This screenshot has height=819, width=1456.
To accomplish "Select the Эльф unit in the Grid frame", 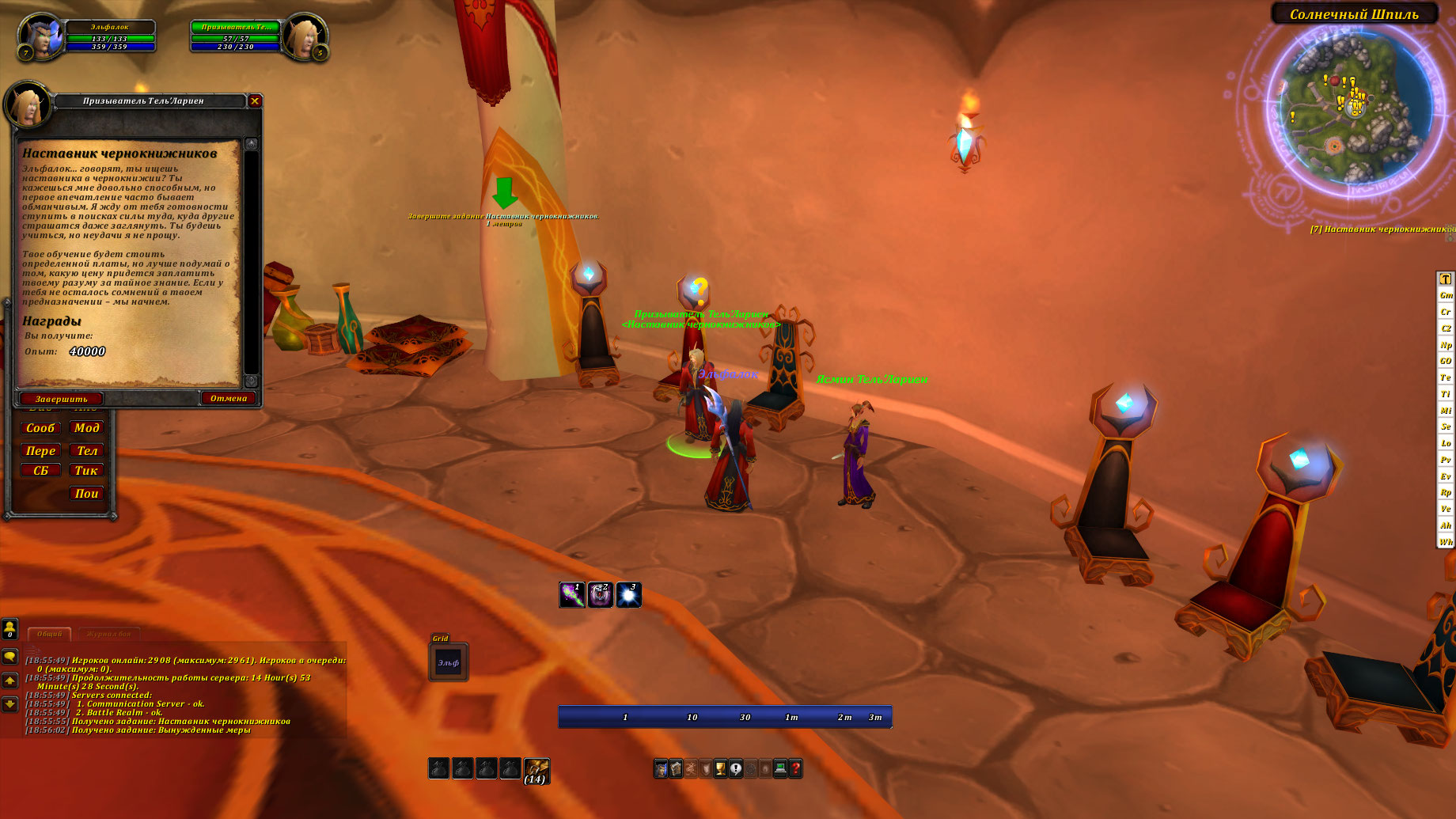I will pyautogui.click(x=449, y=662).
